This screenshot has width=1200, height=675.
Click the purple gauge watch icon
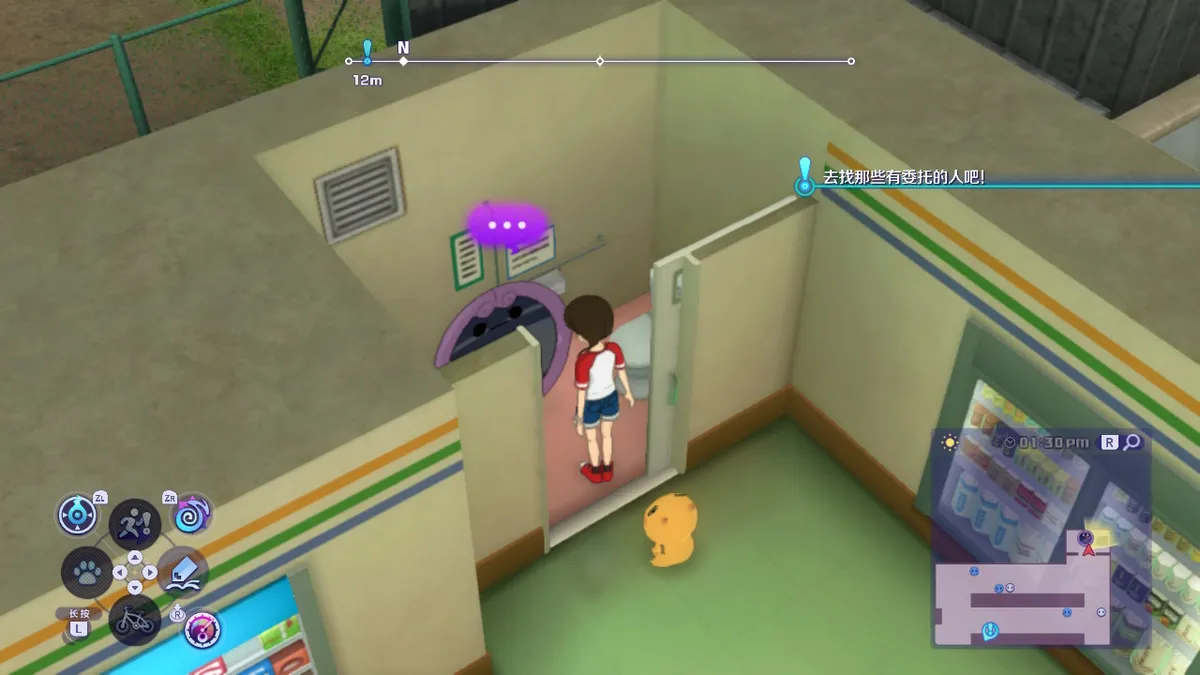point(202,629)
